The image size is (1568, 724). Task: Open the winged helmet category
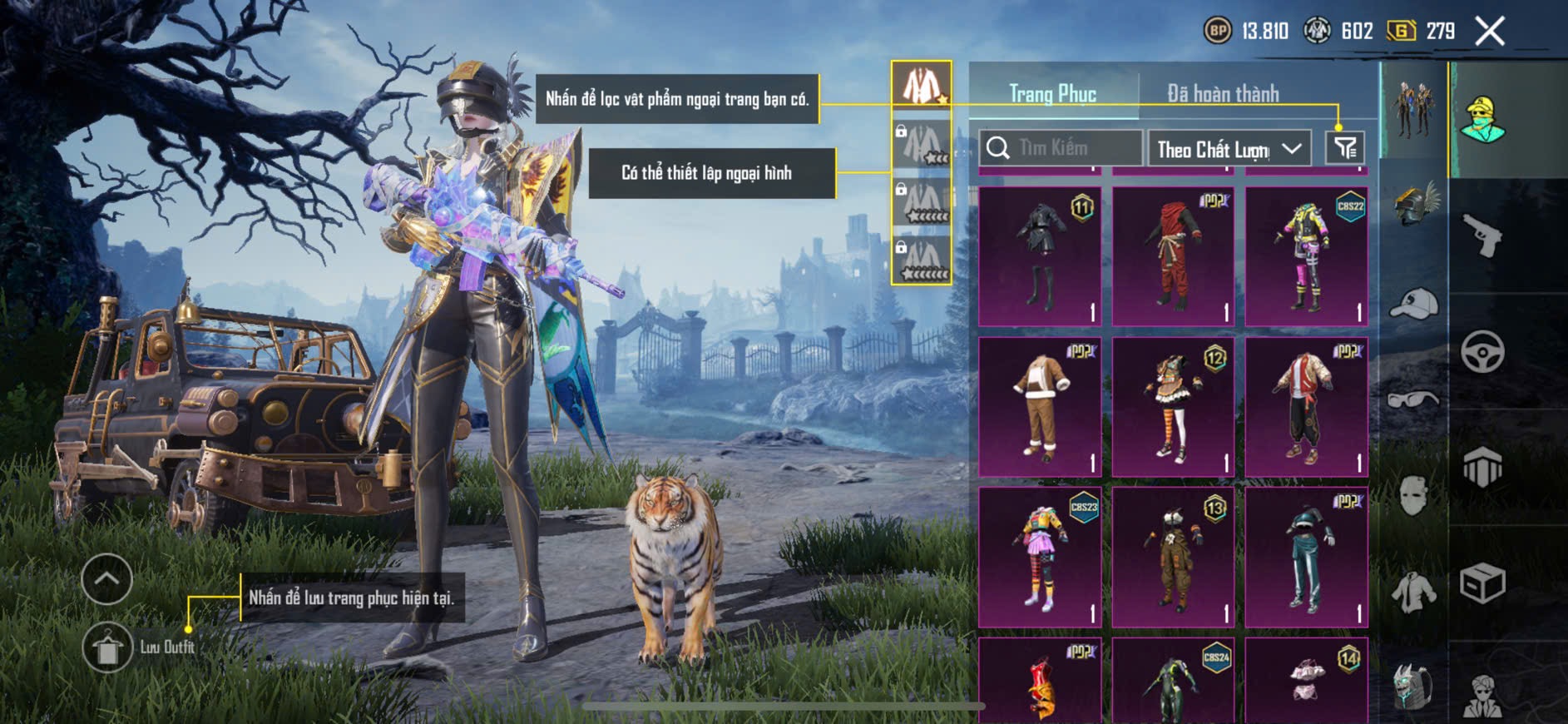coord(1414,204)
